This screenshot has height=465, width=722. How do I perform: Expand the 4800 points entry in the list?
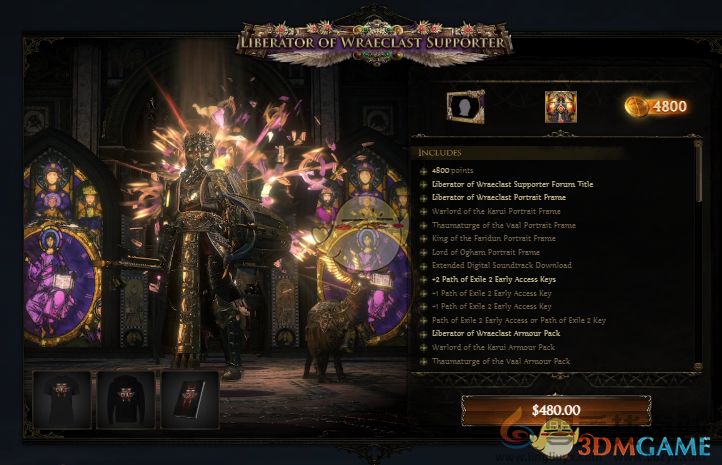pos(424,171)
